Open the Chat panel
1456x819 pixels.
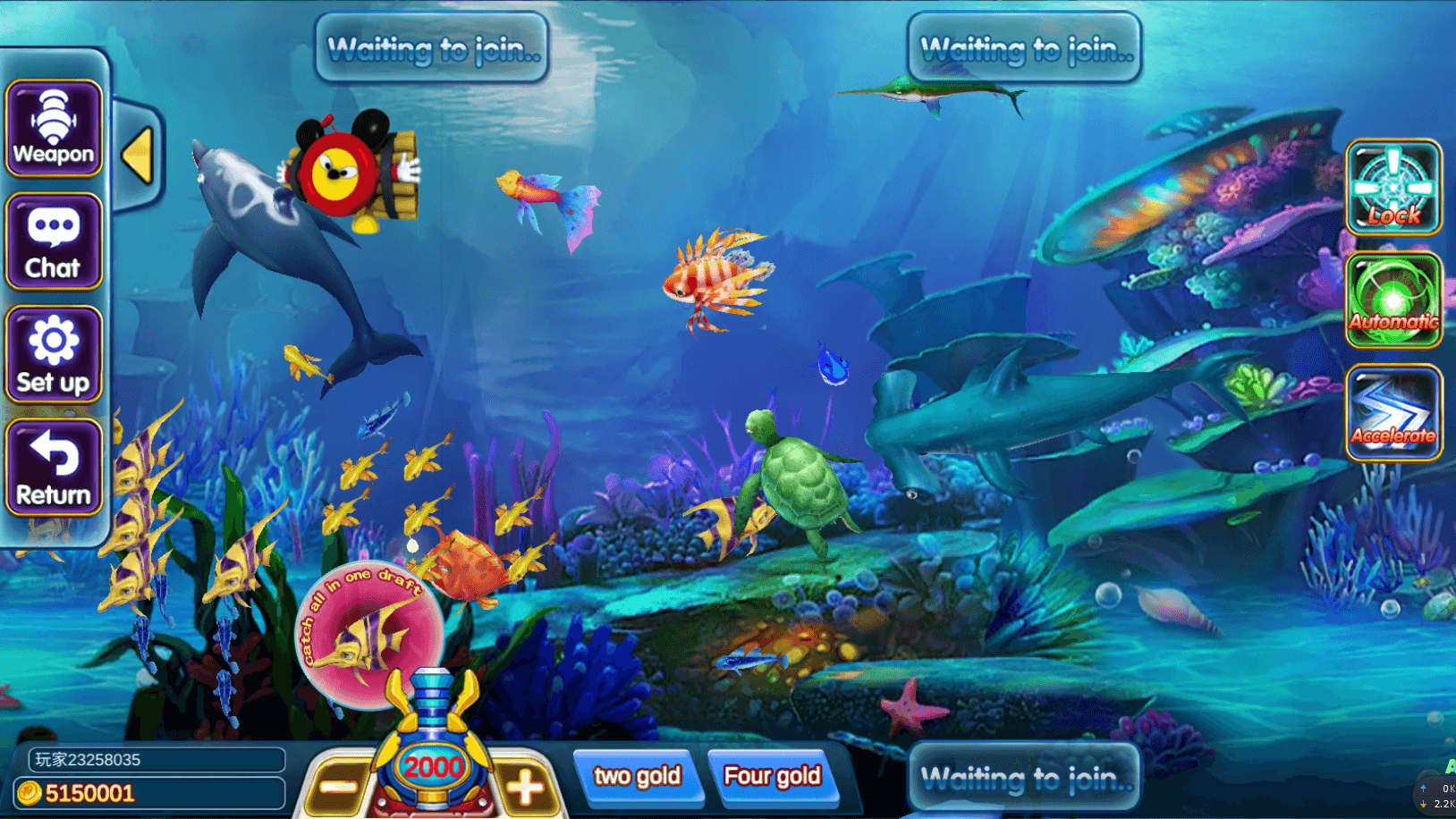54,241
